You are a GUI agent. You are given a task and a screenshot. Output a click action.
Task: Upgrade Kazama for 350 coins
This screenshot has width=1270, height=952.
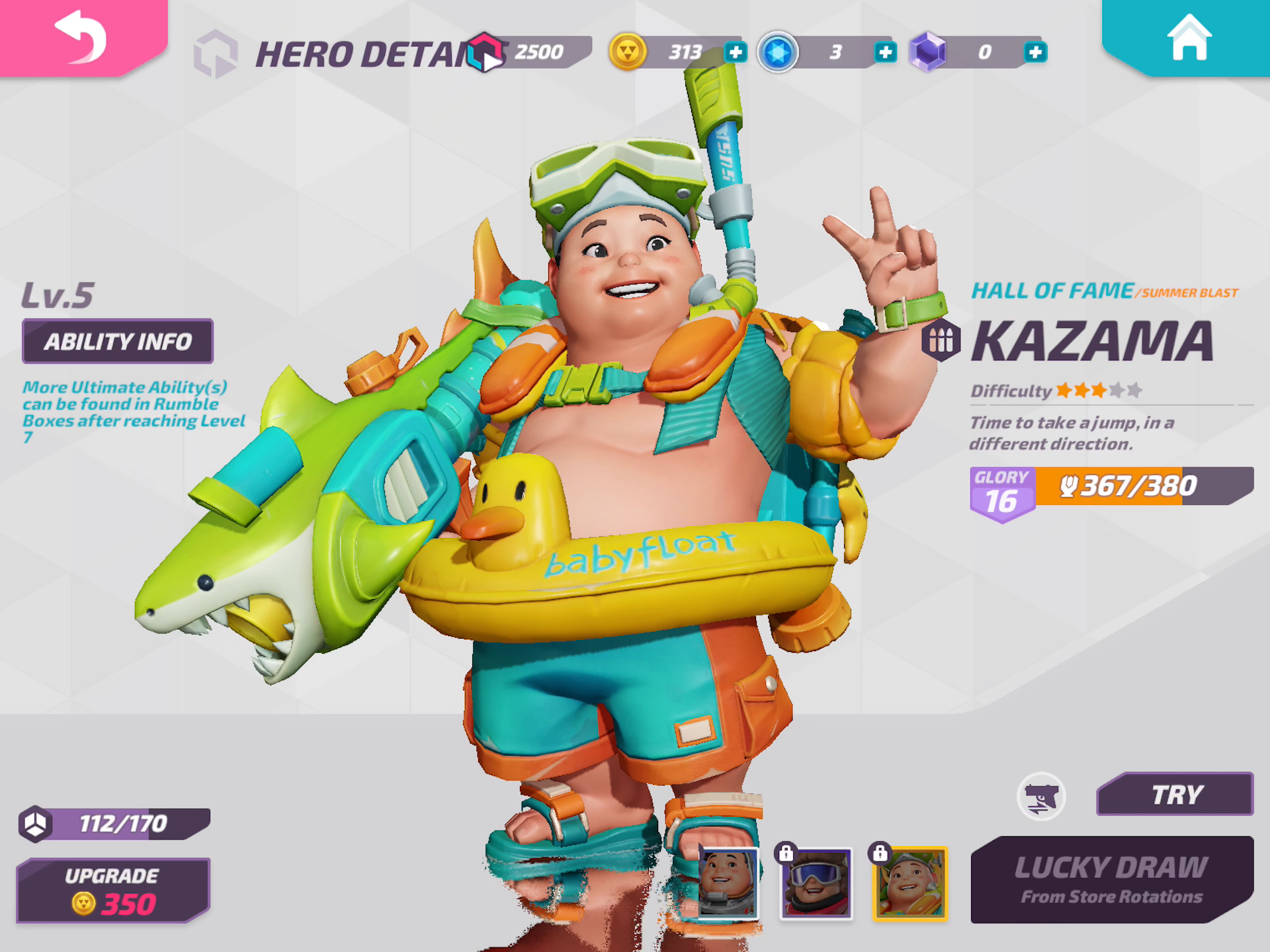tap(113, 891)
